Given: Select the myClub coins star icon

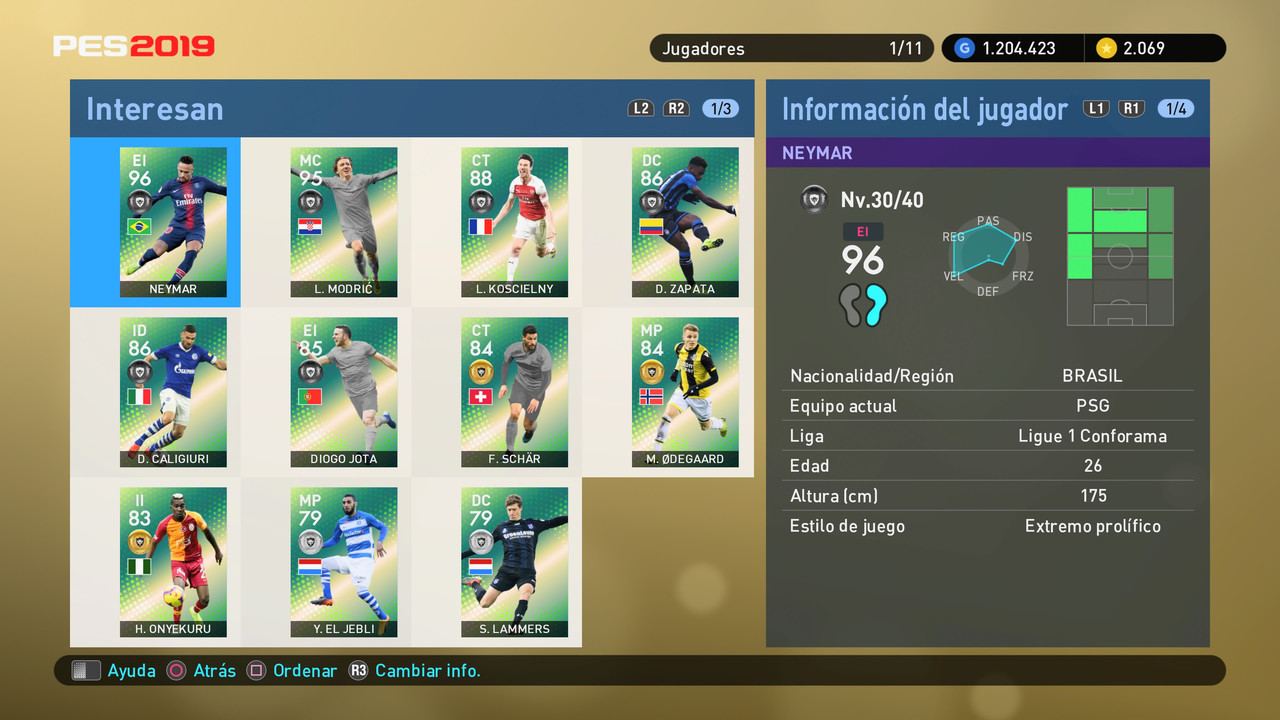Looking at the screenshot, I should pyautogui.click(x=1110, y=48).
